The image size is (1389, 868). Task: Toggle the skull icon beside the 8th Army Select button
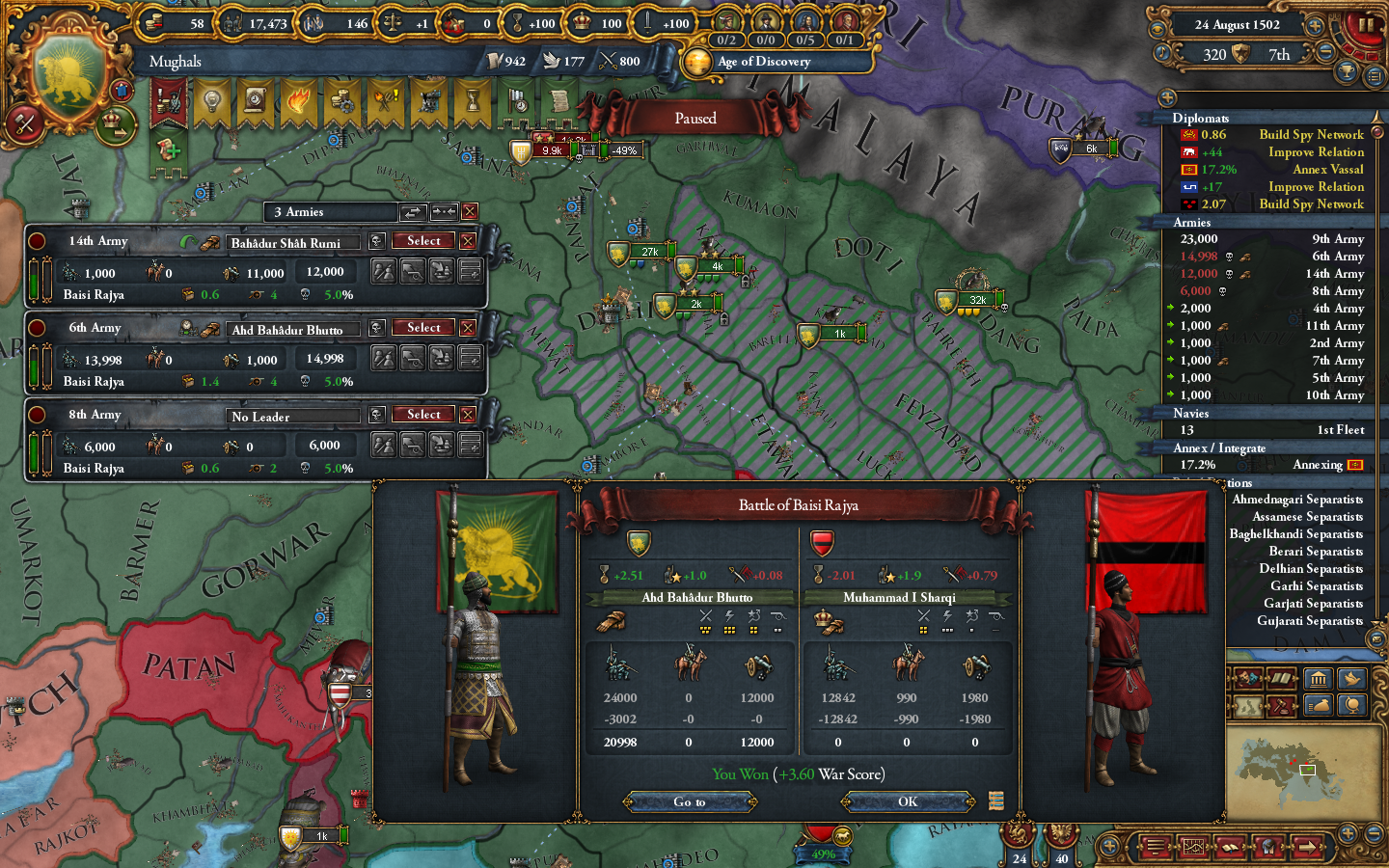[376, 415]
